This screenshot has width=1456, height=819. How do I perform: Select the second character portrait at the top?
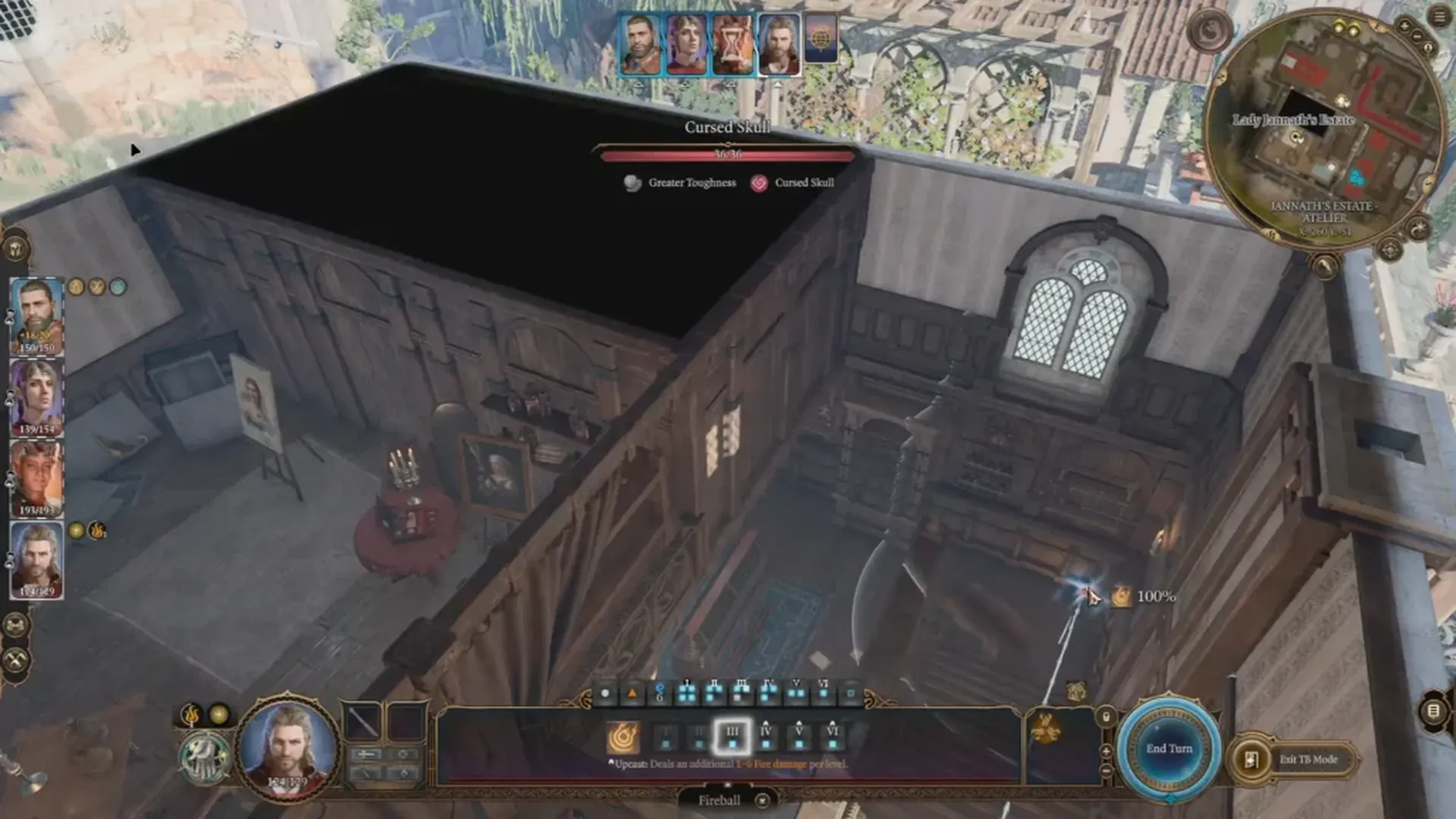pyautogui.click(x=686, y=43)
